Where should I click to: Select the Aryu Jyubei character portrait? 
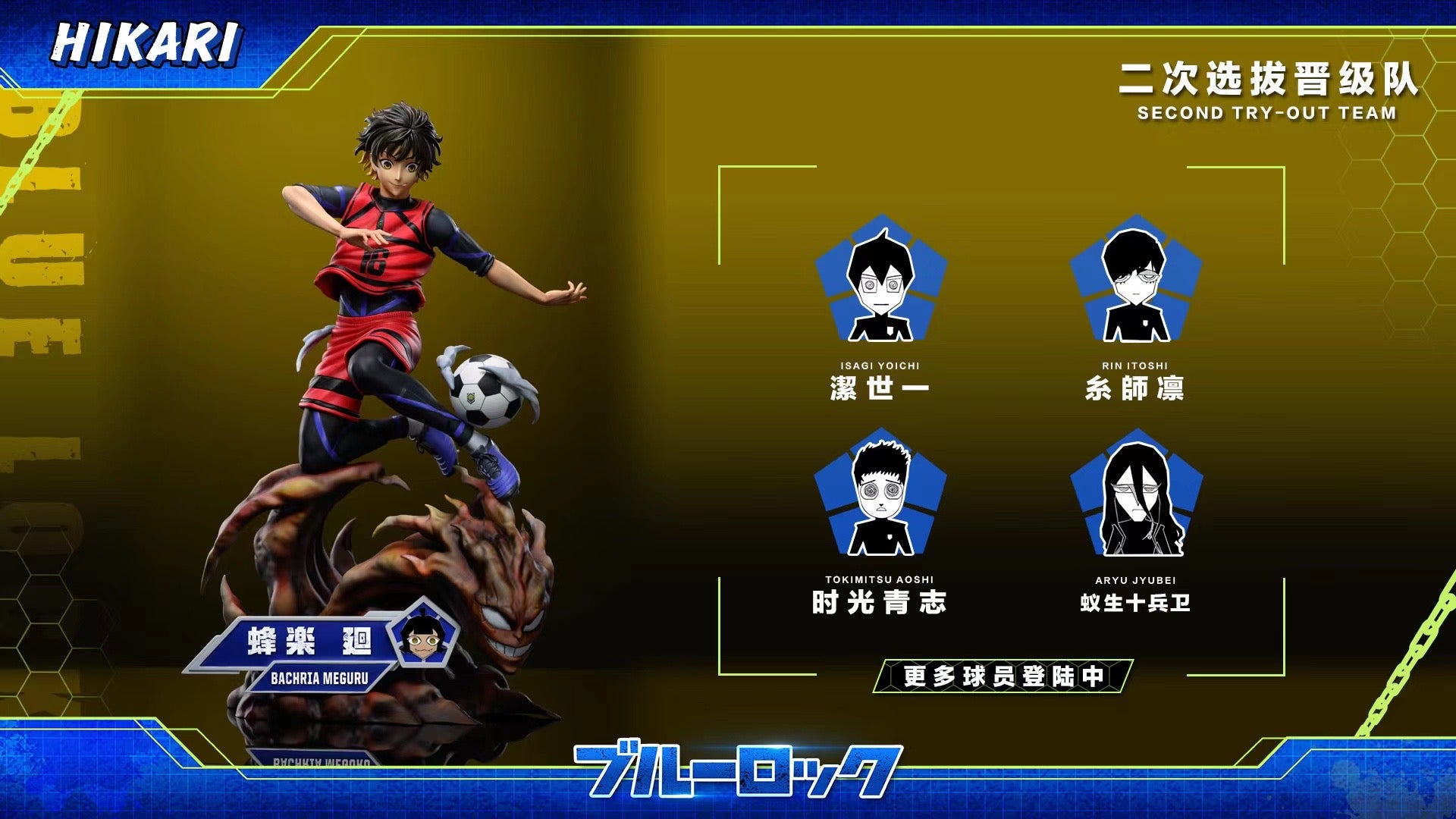pos(1136,497)
